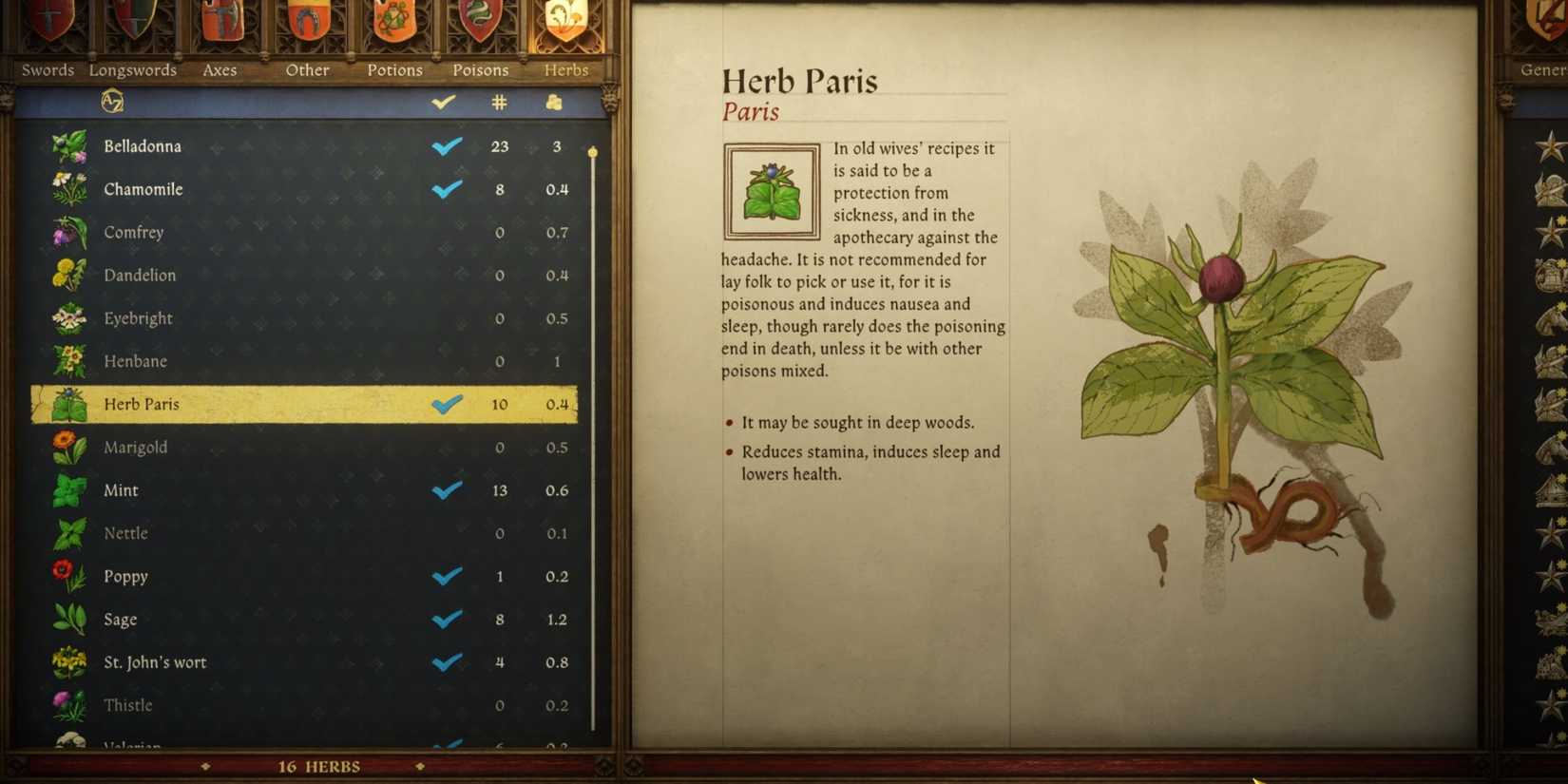
Task: Toggle the checkmark next to Sage
Action: (x=446, y=620)
